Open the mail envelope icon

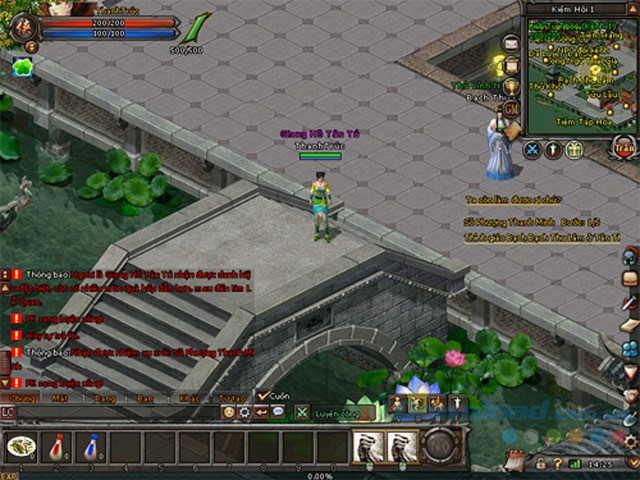coord(512,43)
